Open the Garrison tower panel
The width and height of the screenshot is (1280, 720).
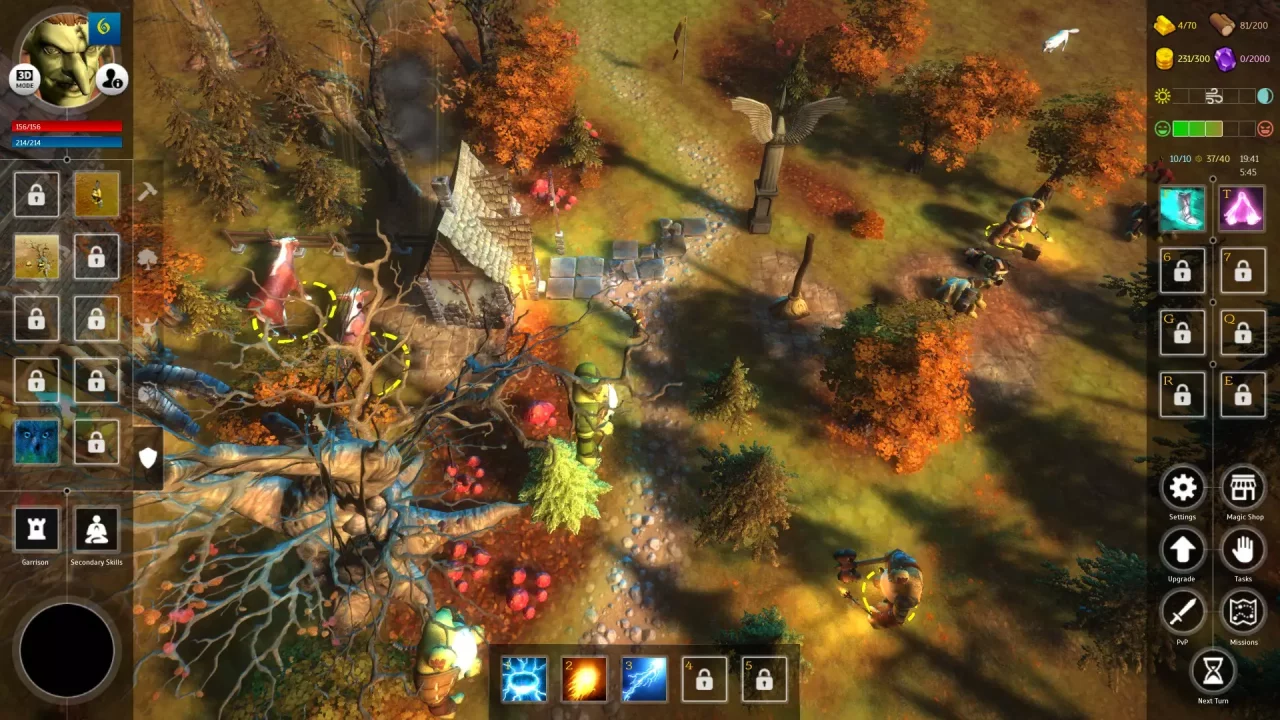click(x=36, y=530)
